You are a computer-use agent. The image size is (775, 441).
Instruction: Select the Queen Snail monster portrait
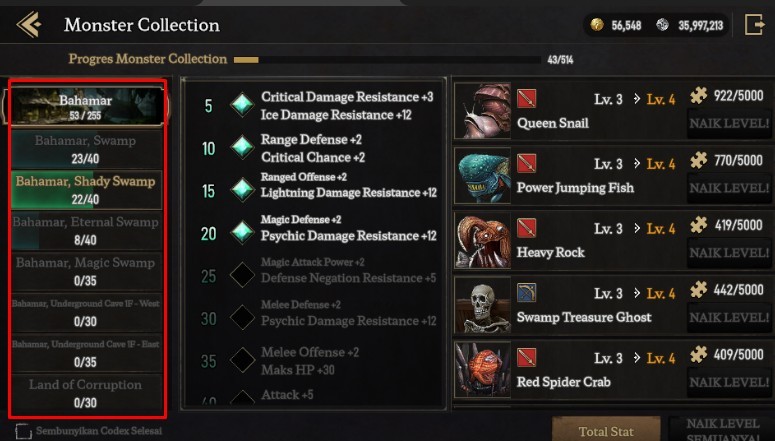pyautogui.click(x=483, y=111)
